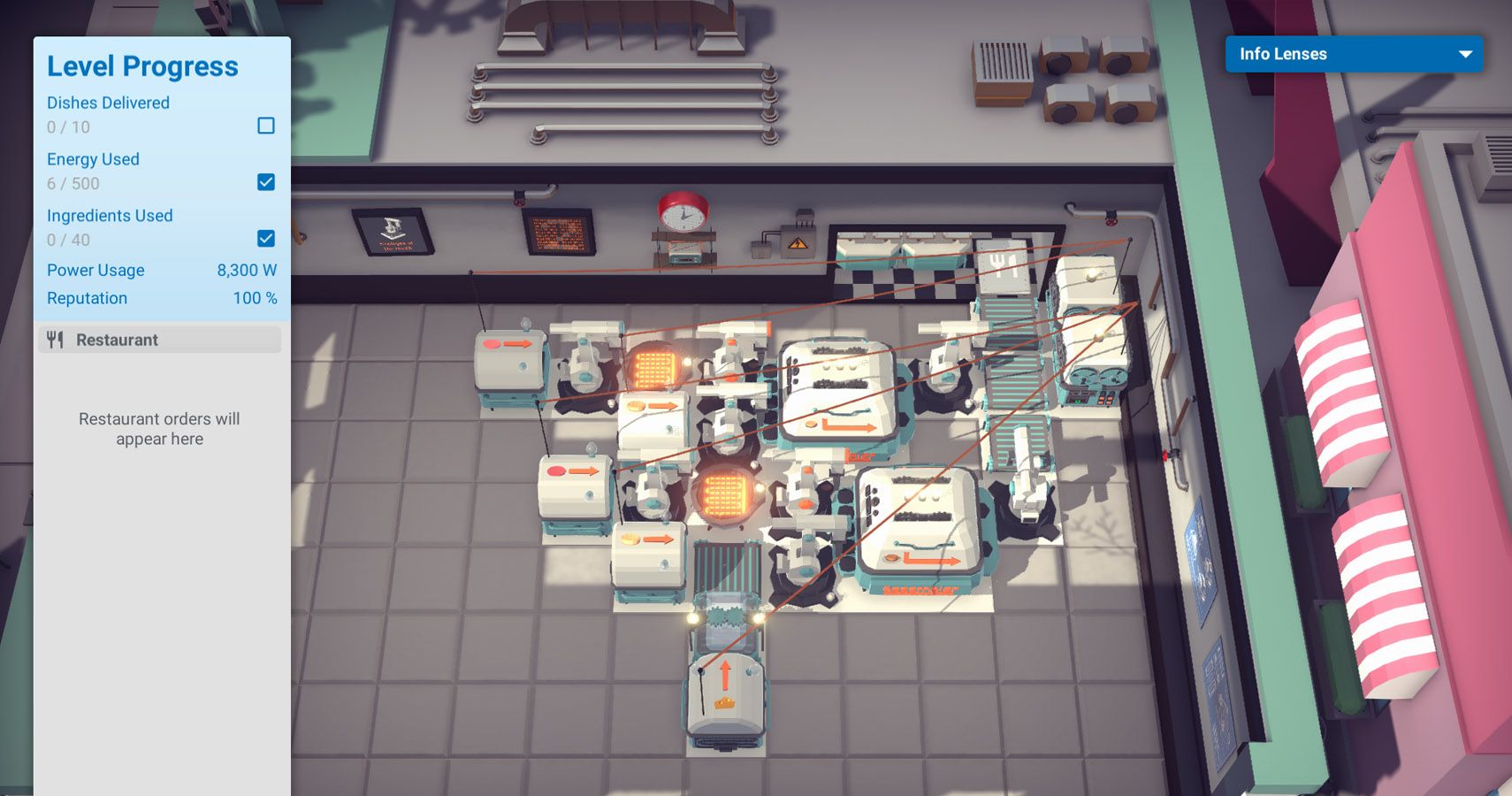Uncheck the Energy Used checkbox
Viewport: 1512px width, 796px height.
tap(264, 182)
